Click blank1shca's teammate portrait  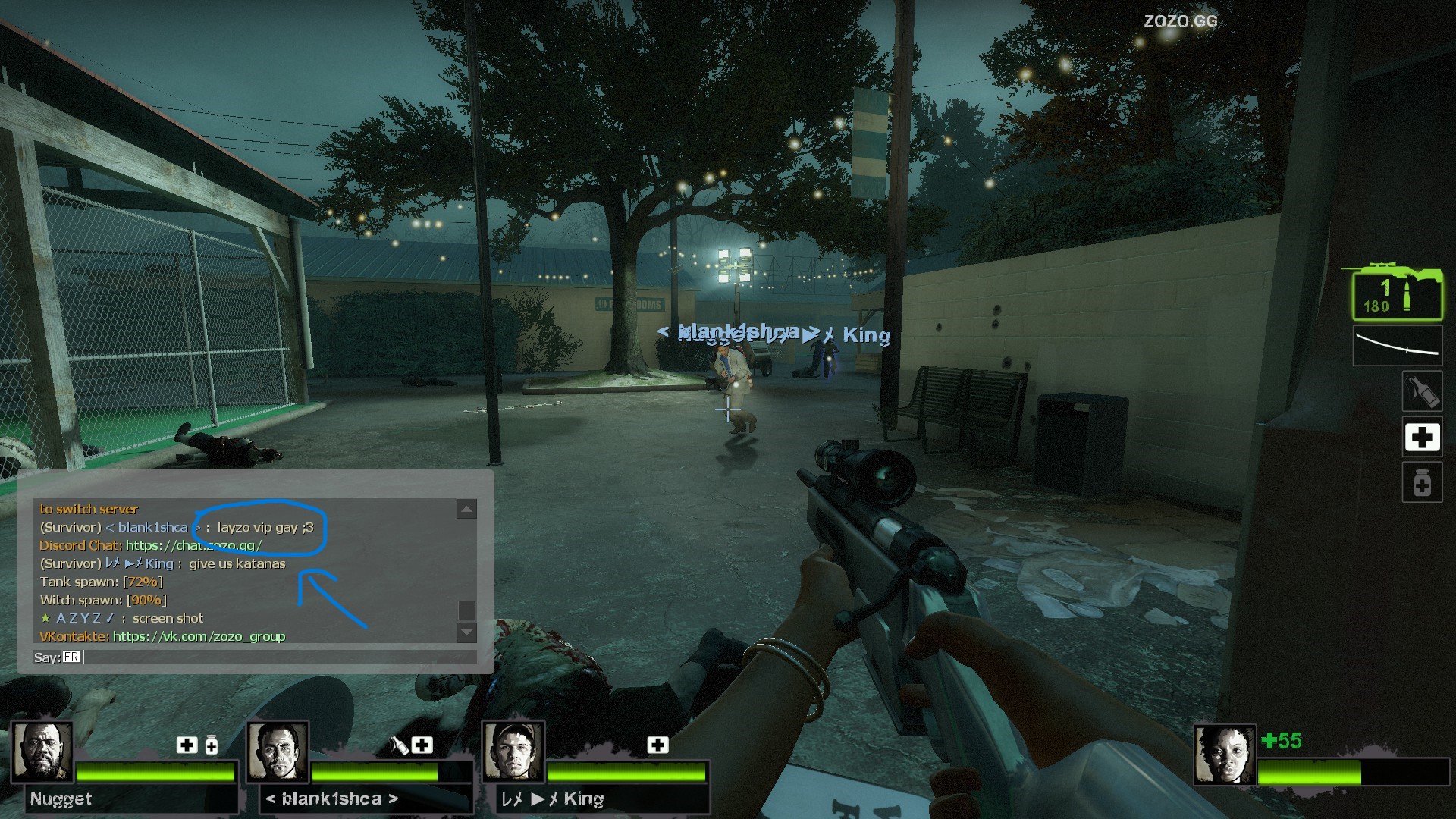pos(278,752)
